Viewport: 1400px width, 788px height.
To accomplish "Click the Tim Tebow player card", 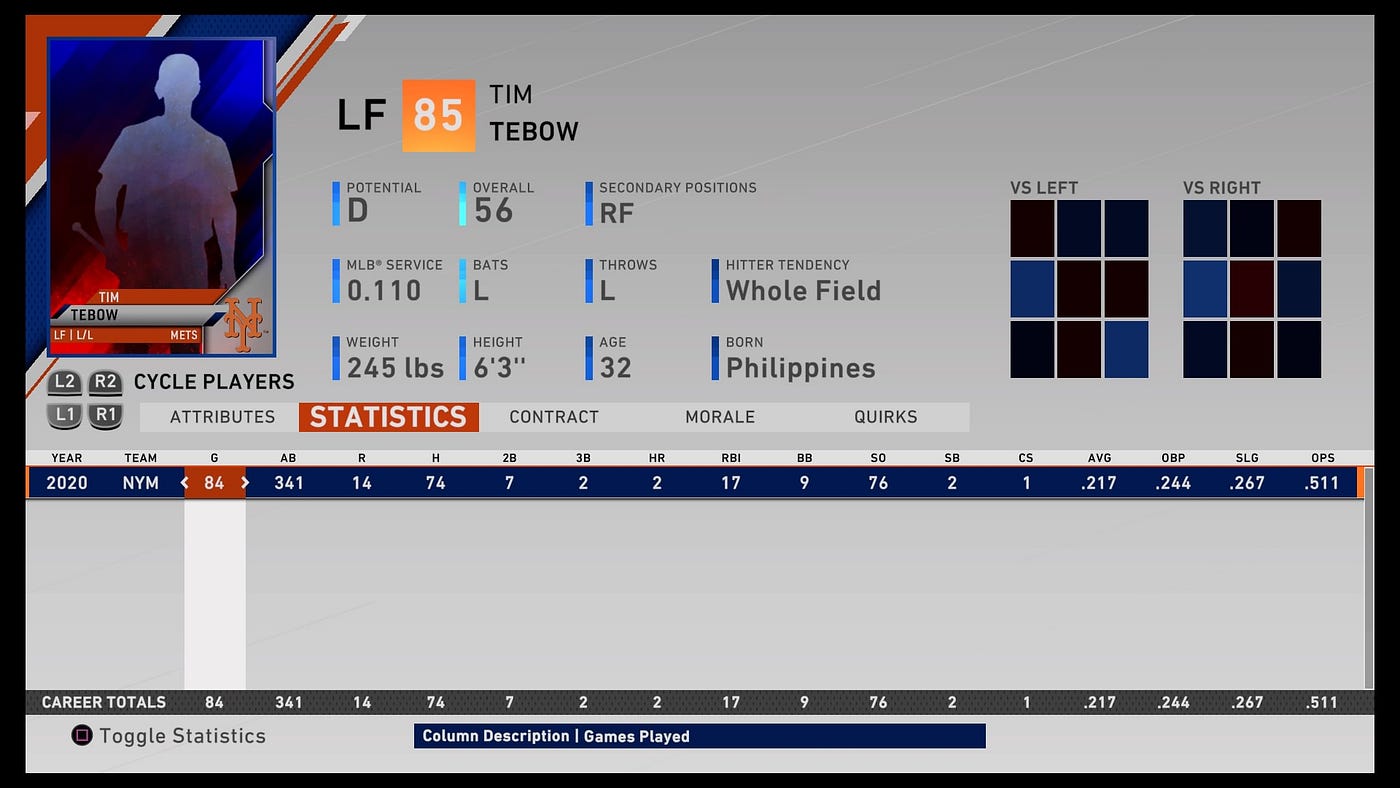I will tap(161, 197).
